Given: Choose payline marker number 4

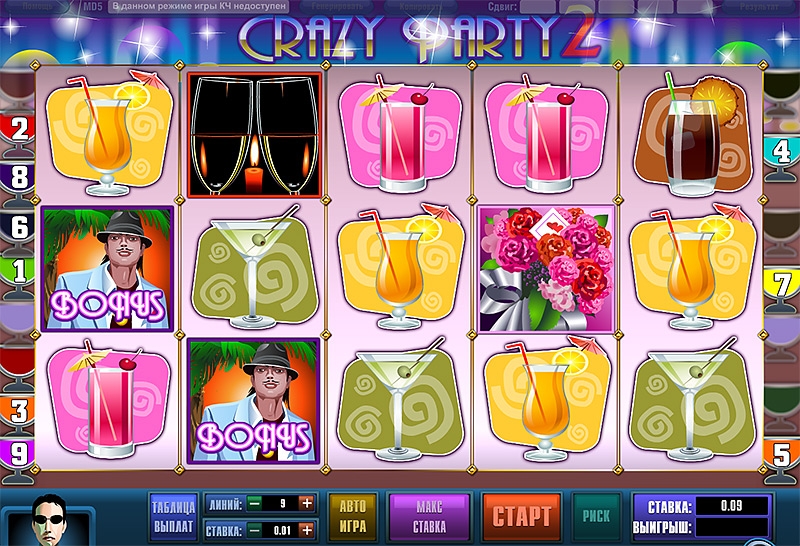Looking at the screenshot, I should pos(782,152).
